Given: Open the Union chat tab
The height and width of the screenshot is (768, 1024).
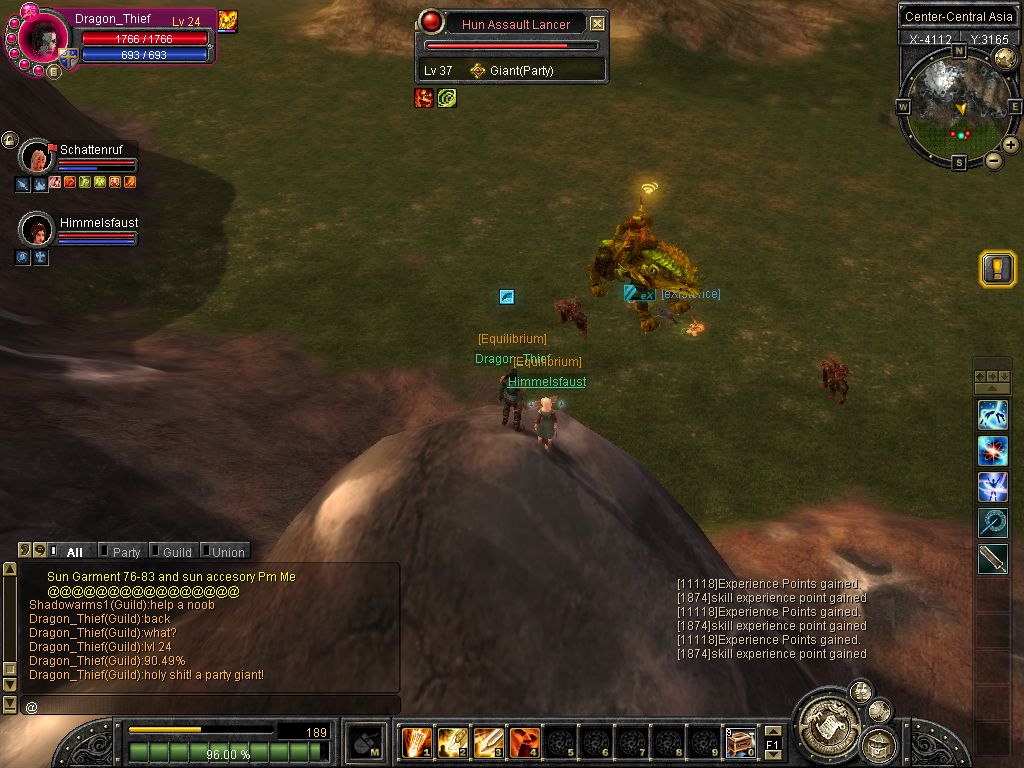Looking at the screenshot, I should point(227,551).
